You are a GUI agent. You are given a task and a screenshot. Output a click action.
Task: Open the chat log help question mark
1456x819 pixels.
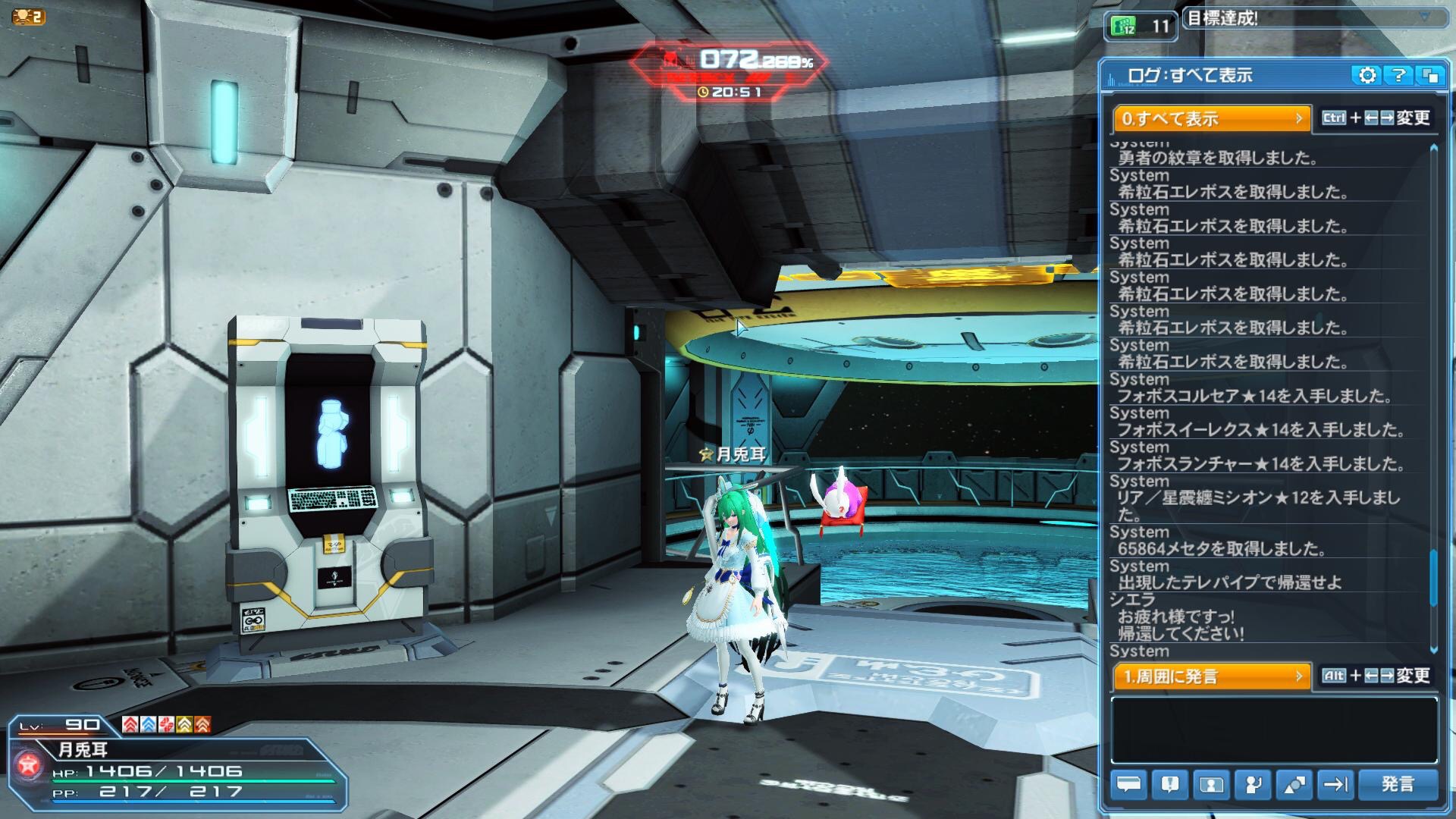click(1398, 75)
